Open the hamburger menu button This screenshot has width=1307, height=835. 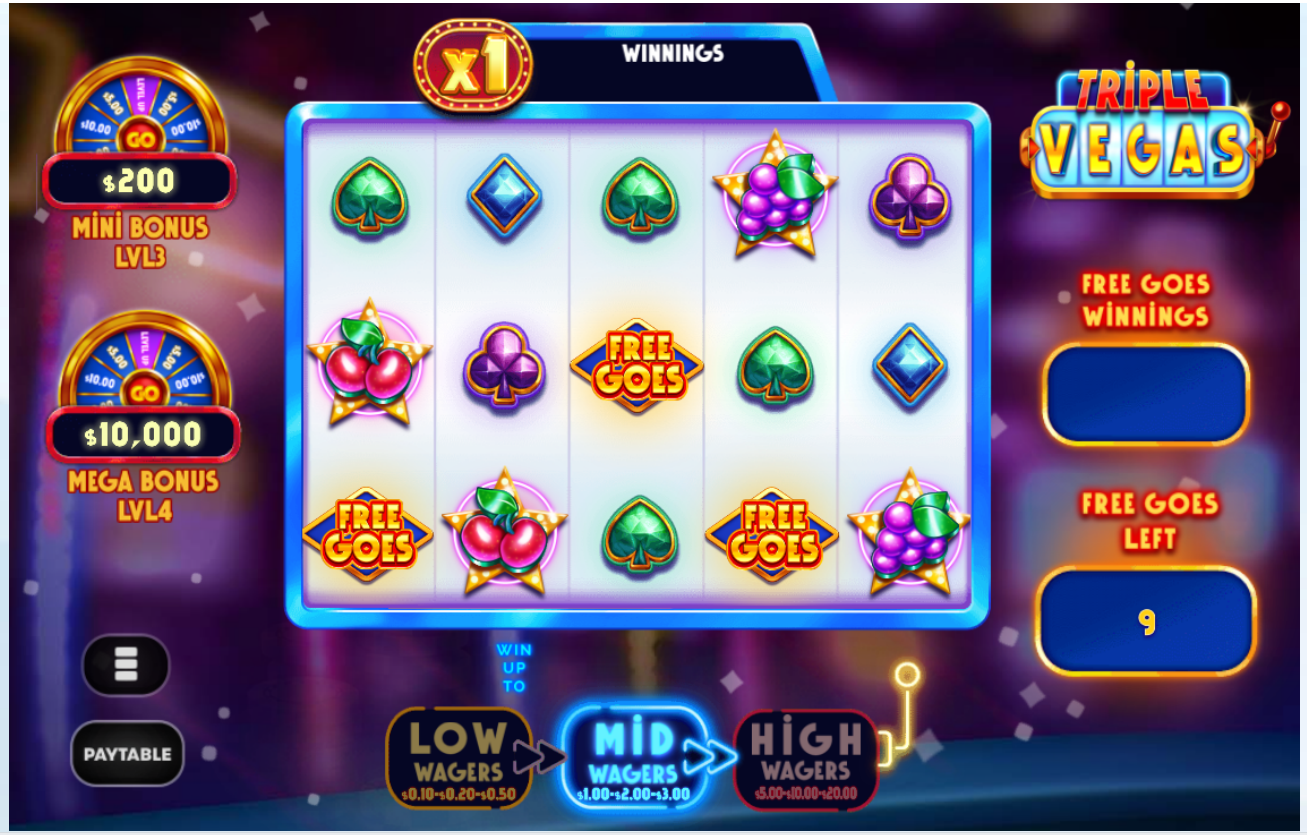(x=126, y=664)
